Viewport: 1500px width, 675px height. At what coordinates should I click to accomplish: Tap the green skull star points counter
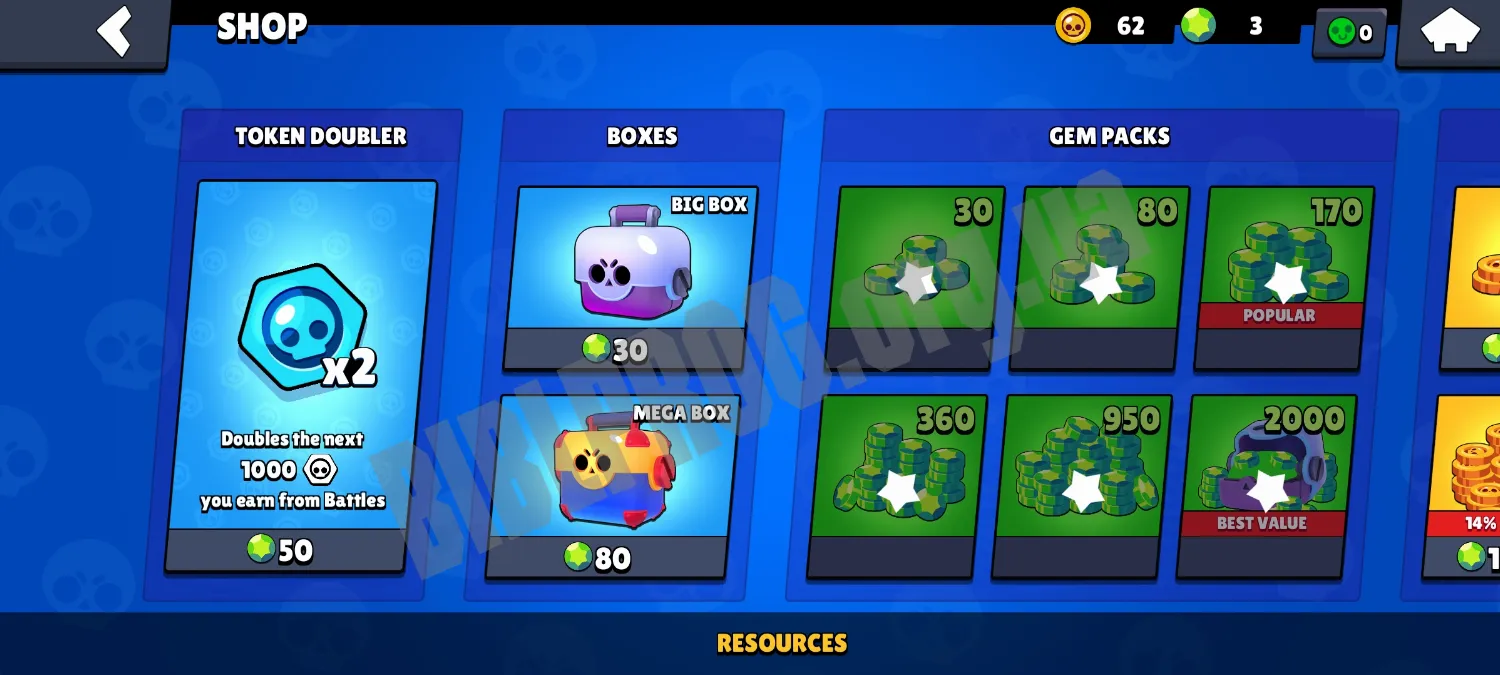(x=1349, y=33)
